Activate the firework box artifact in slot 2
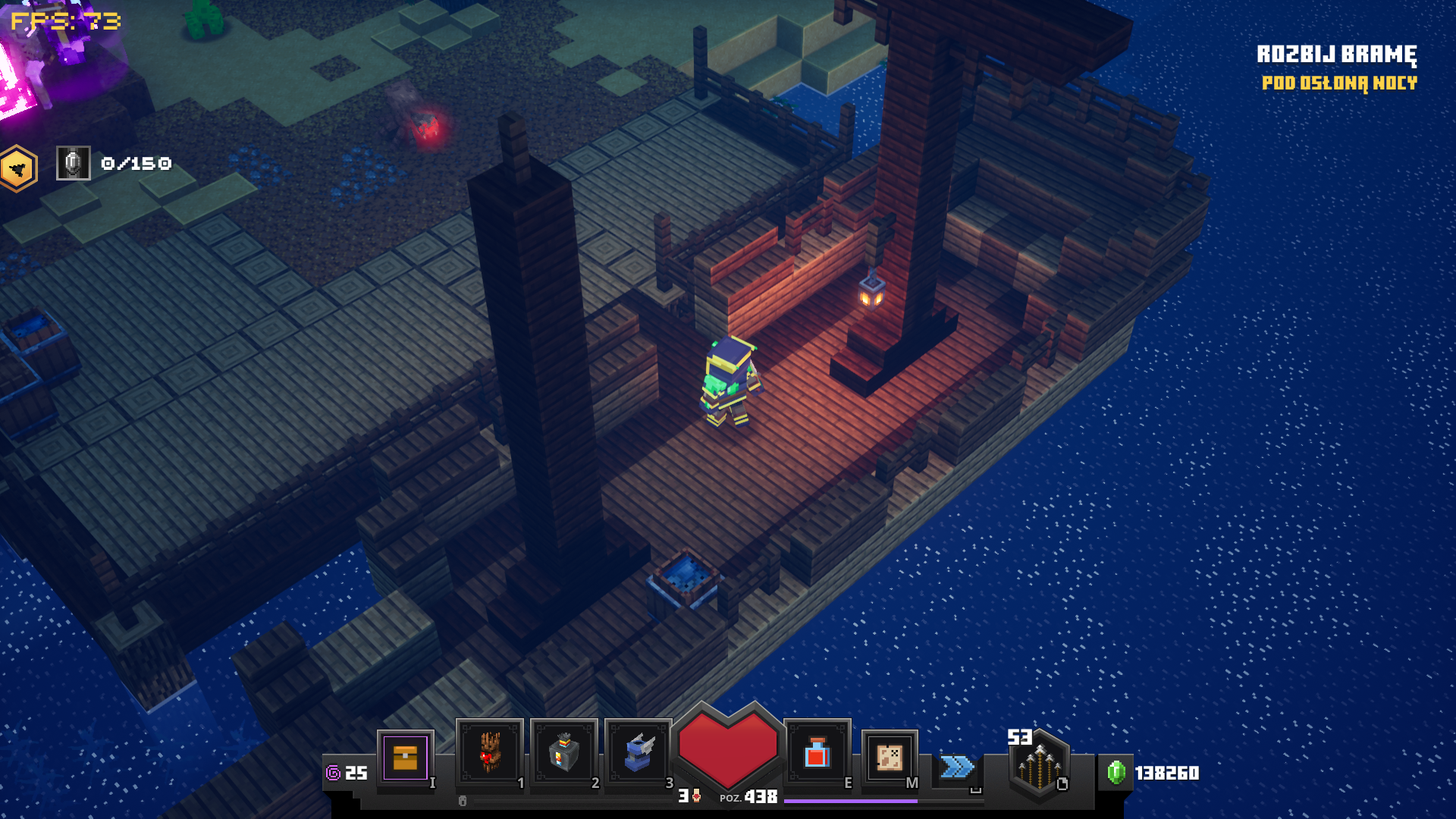This screenshot has width=1456, height=819. click(x=563, y=752)
